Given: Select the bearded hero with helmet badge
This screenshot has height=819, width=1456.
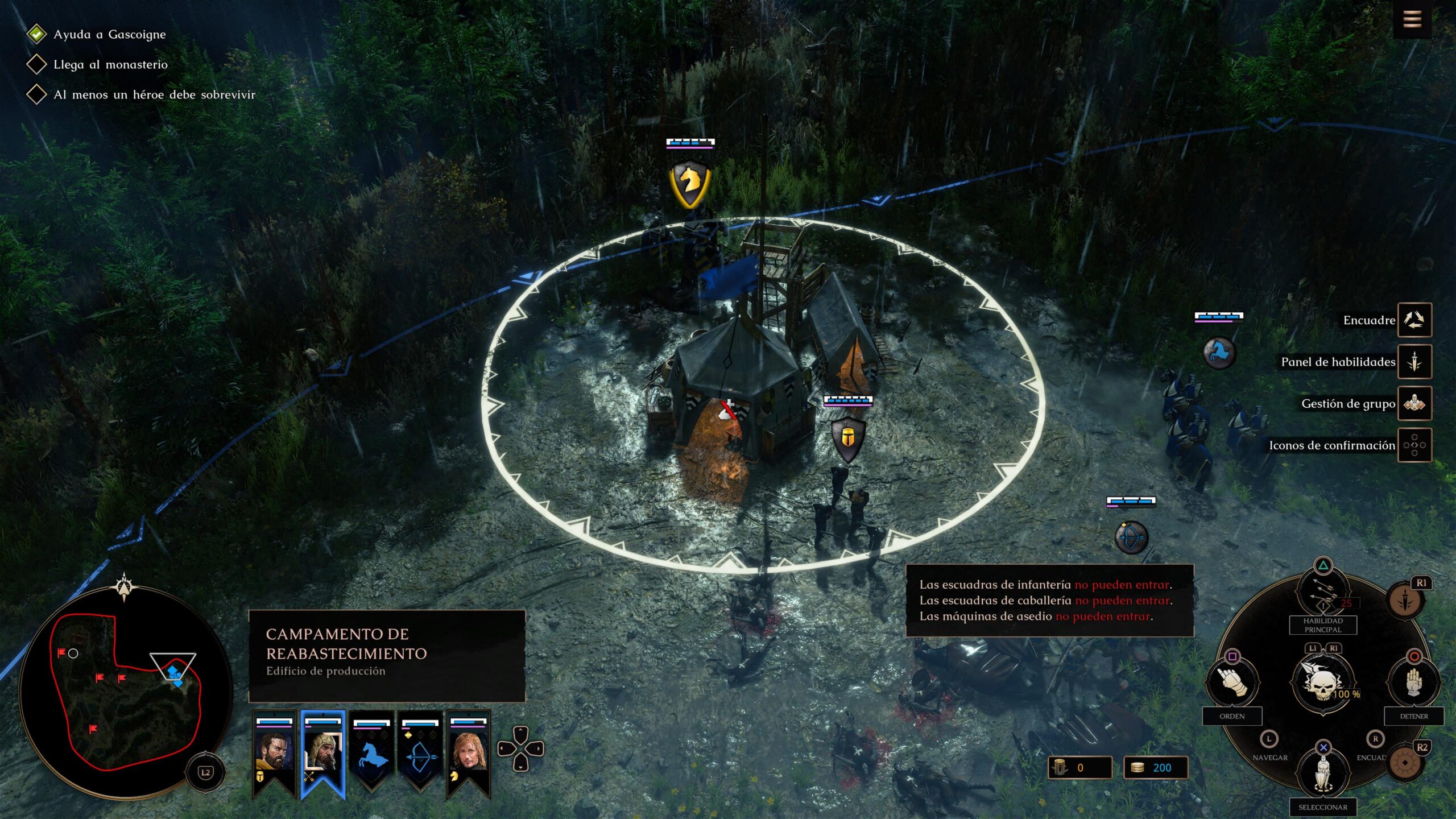Looking at the screenshot, I should point(274,751).
